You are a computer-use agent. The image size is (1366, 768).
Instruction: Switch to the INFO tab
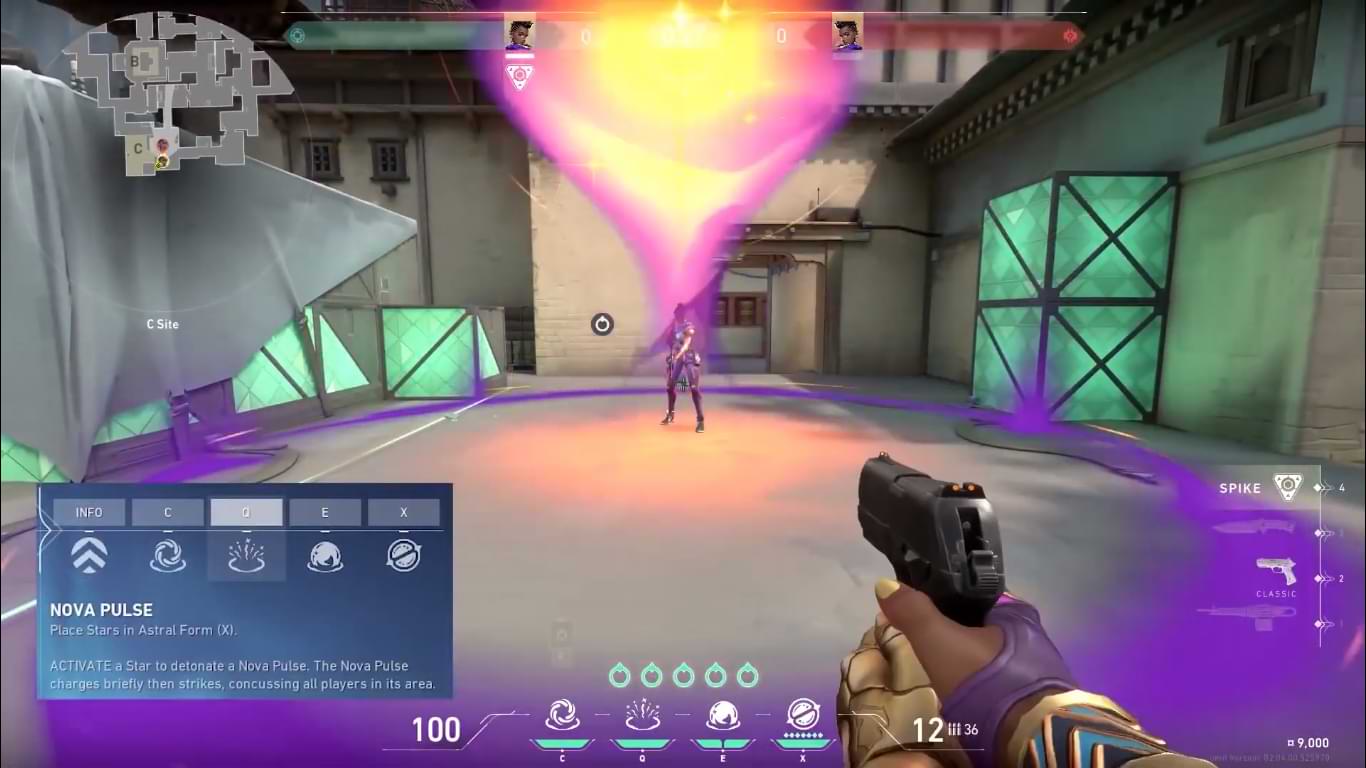(x=89, y=512)
